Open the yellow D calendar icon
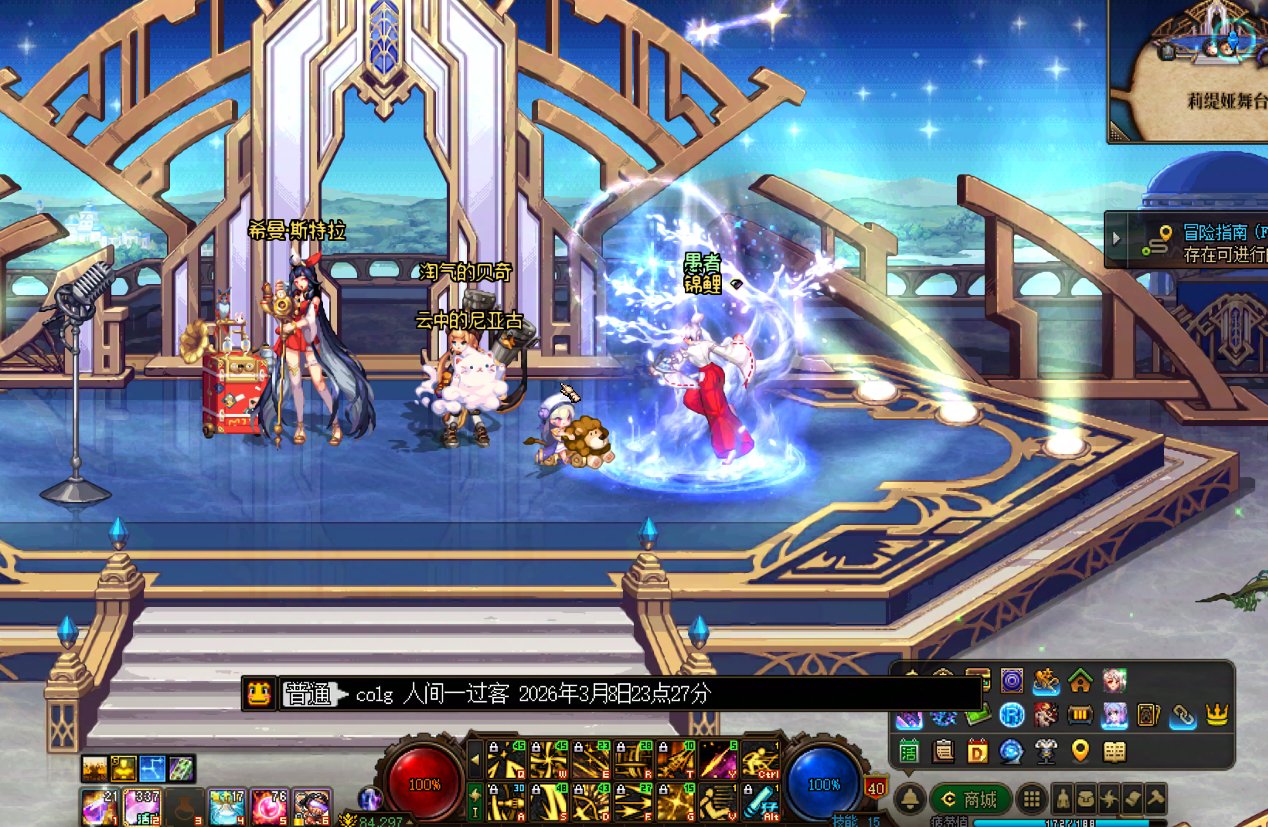 (x=977, y=750)
